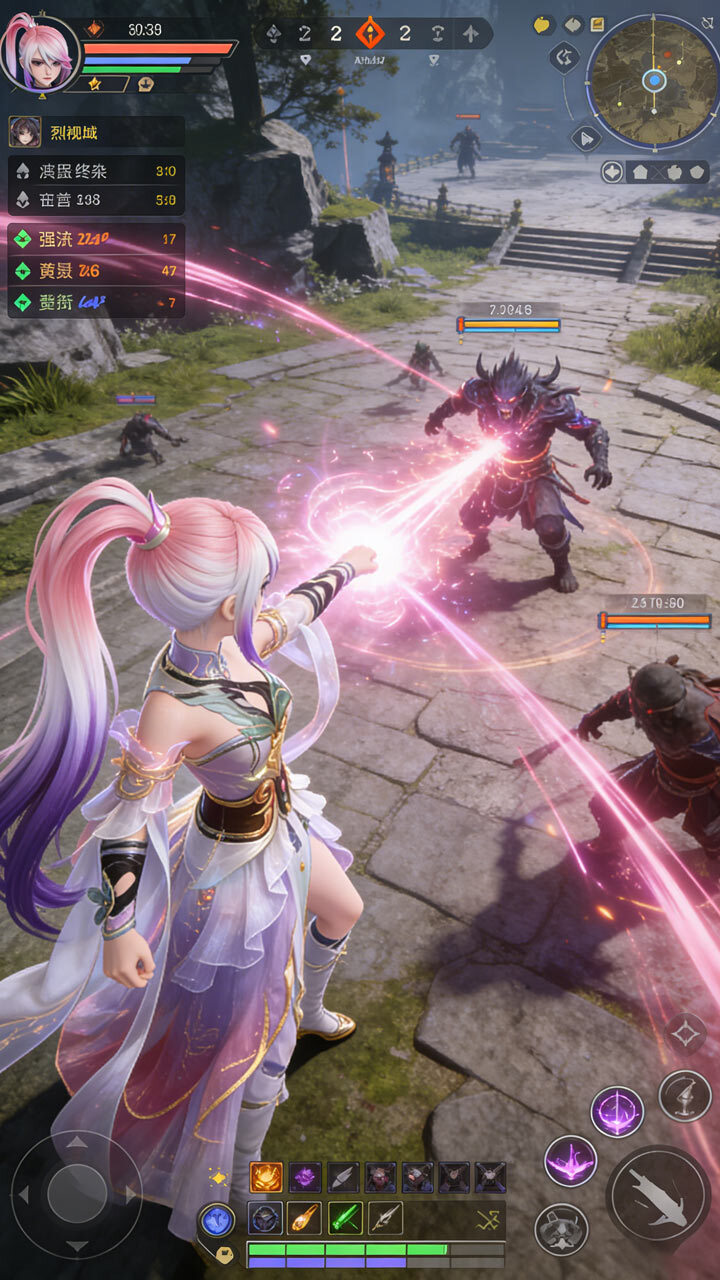Click the orange diamond center marker
The width and height of the screenshot is (720, 1280).
(x=370, y=34)
